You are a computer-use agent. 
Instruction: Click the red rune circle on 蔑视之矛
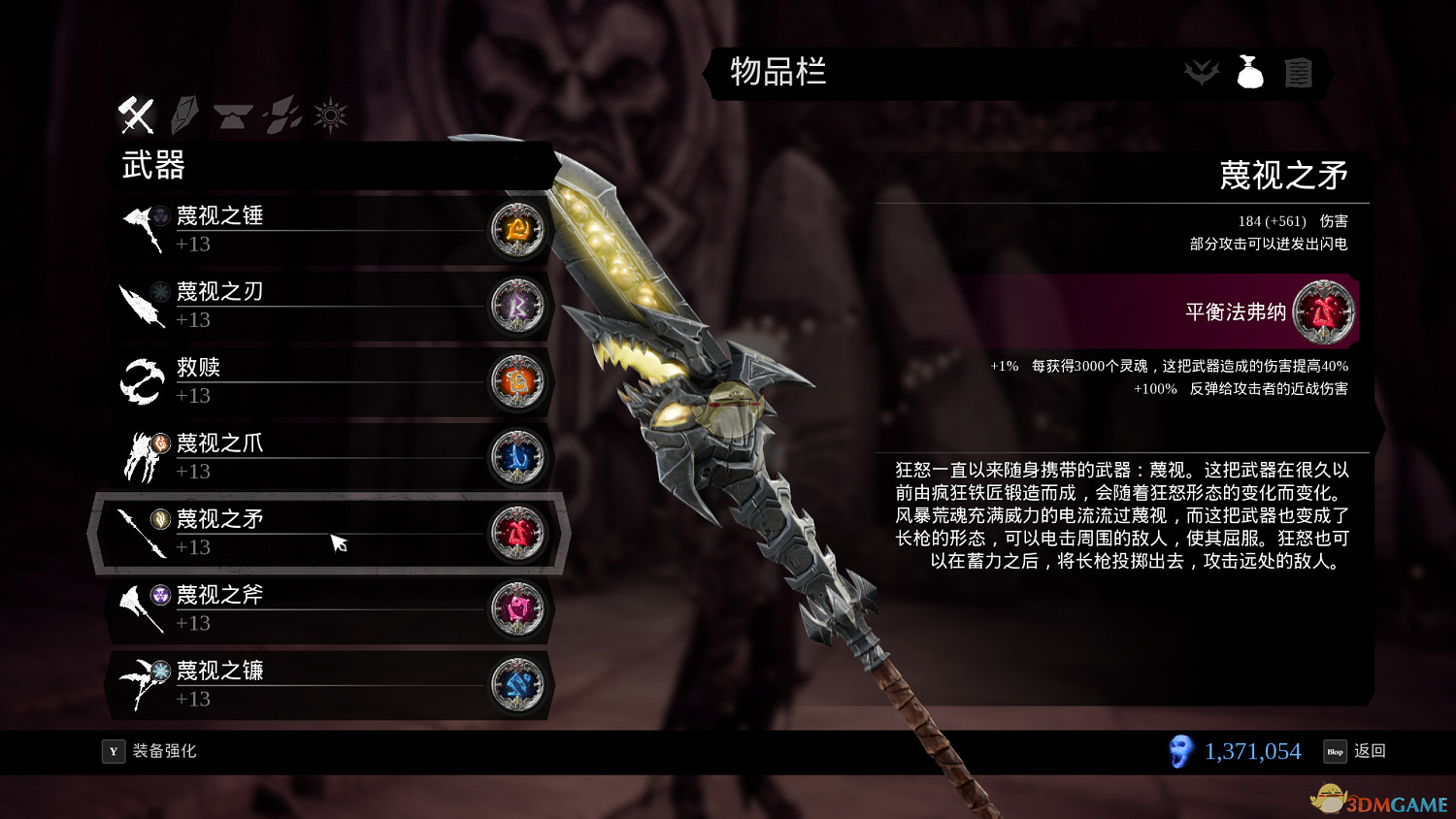point(518,533)
